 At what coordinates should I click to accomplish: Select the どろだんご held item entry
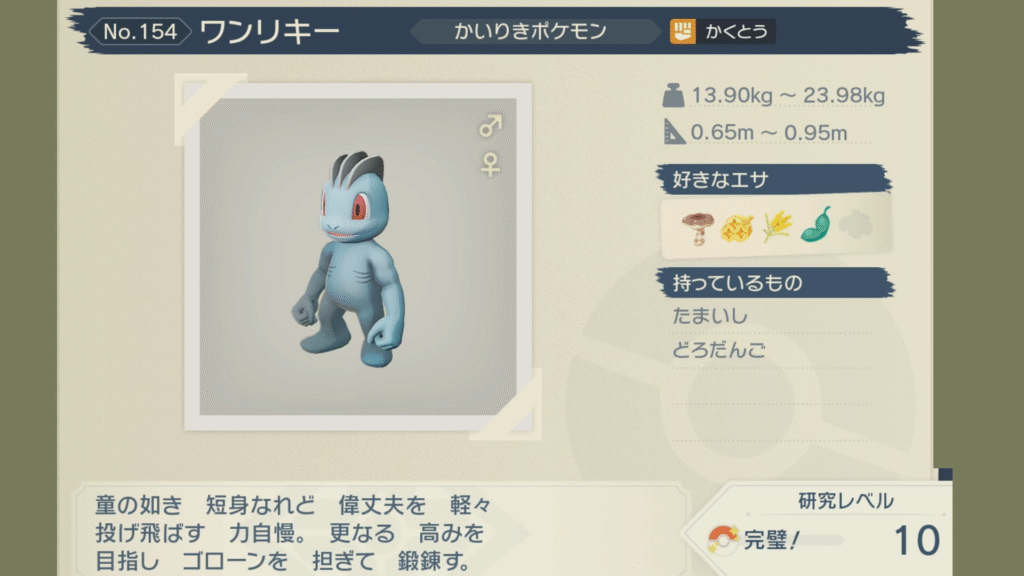pyautogui.click(x=716, y=351)
